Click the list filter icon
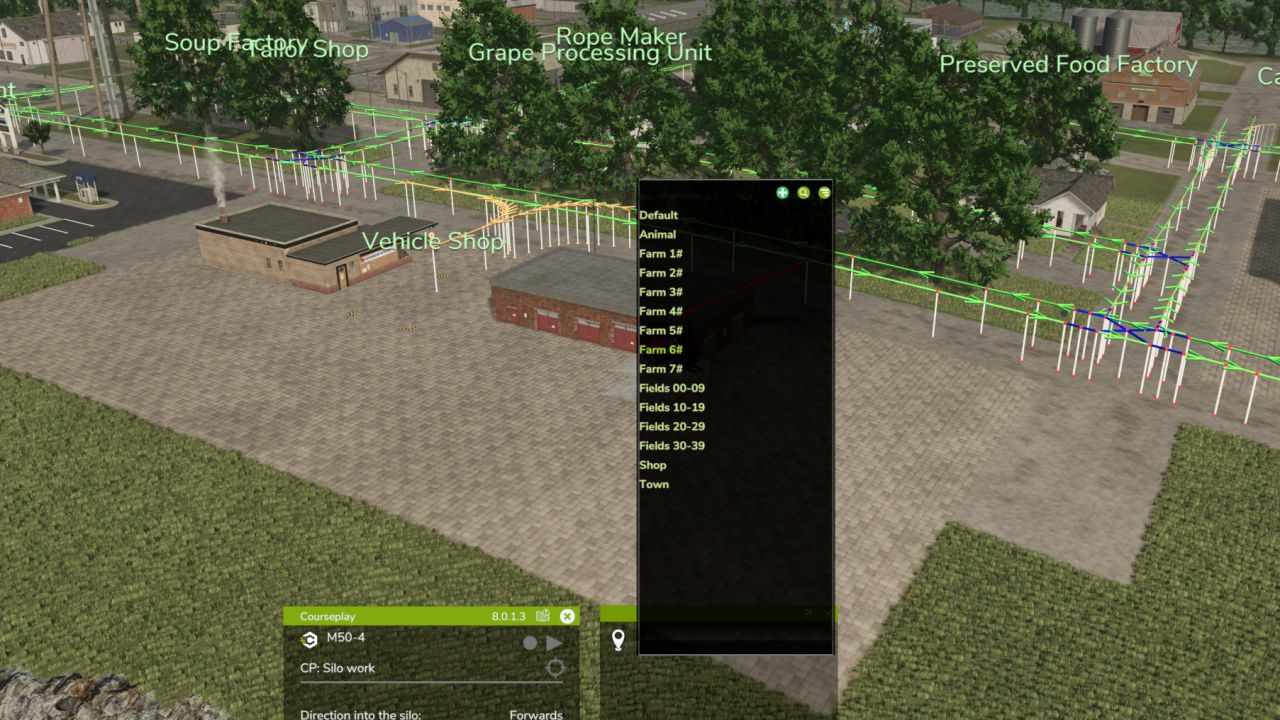The width and height of the screenshot is (1280, 720). 824,193
